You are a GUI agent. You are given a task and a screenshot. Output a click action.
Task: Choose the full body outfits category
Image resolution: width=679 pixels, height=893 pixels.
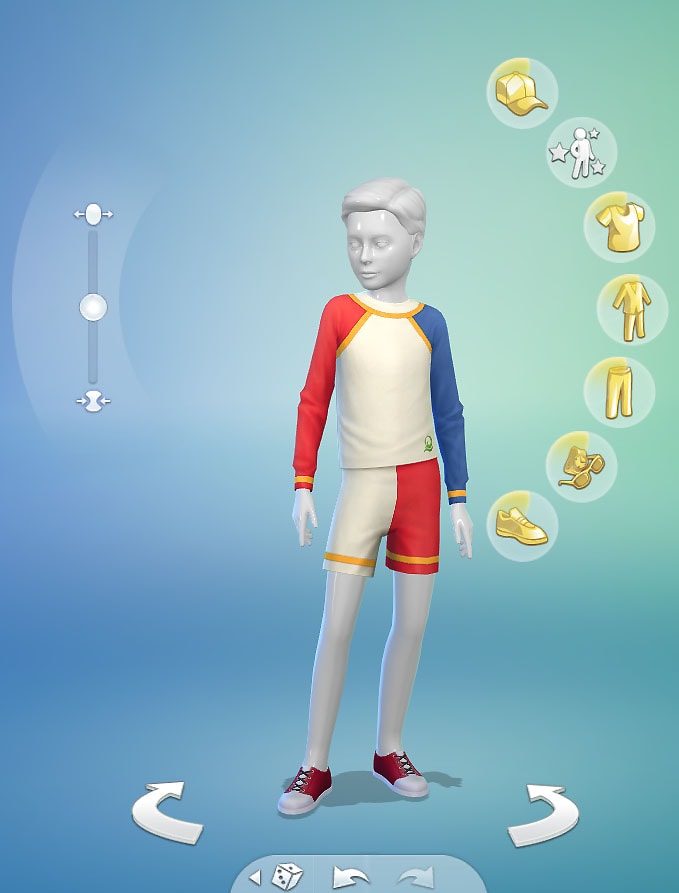[632, 309]
